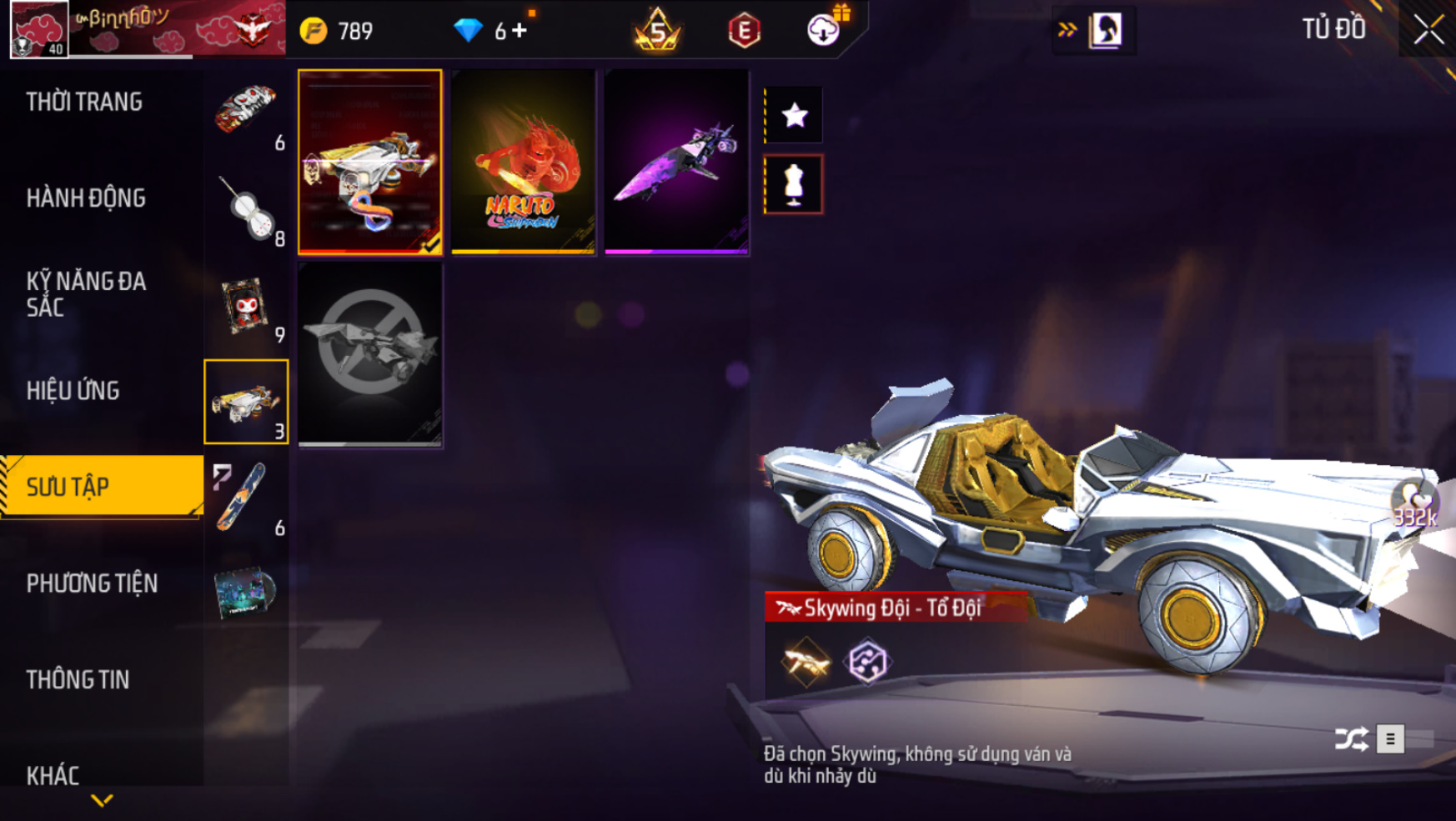Open the Hiệu Ứng section
The image size is (1456, 821).
(x=73, y=391)
